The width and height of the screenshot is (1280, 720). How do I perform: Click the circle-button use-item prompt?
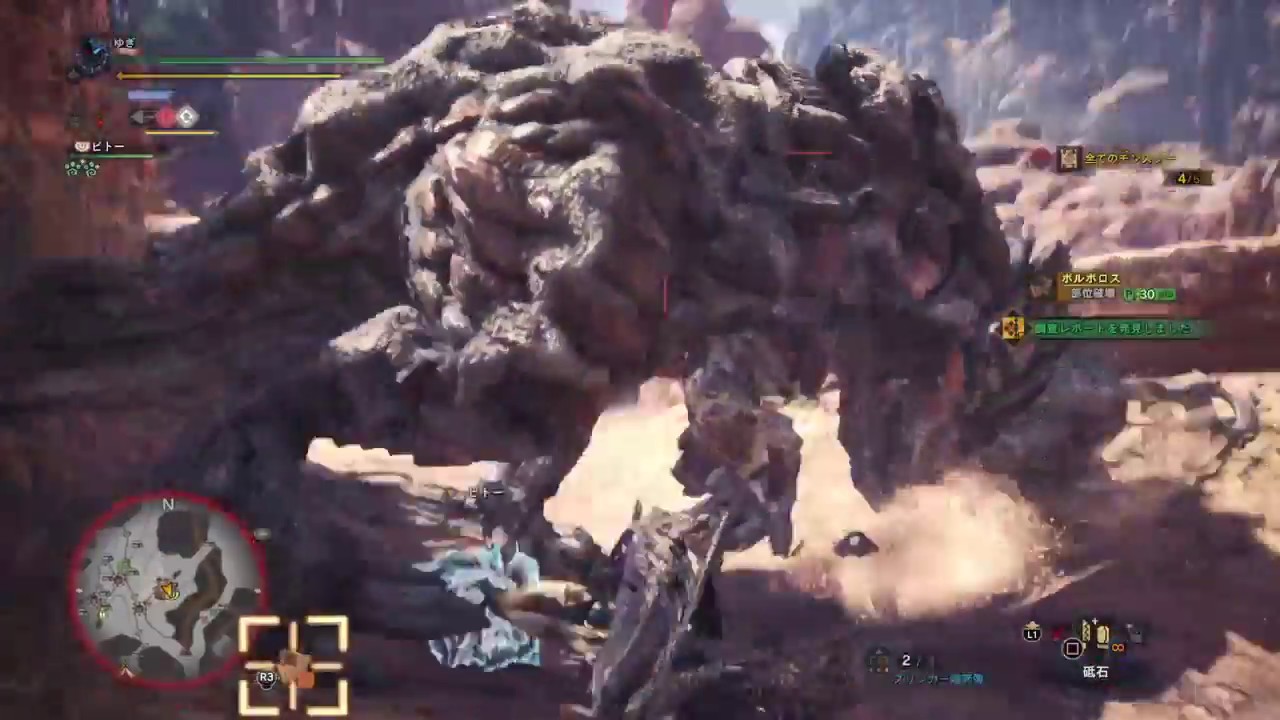(1073, 648)
